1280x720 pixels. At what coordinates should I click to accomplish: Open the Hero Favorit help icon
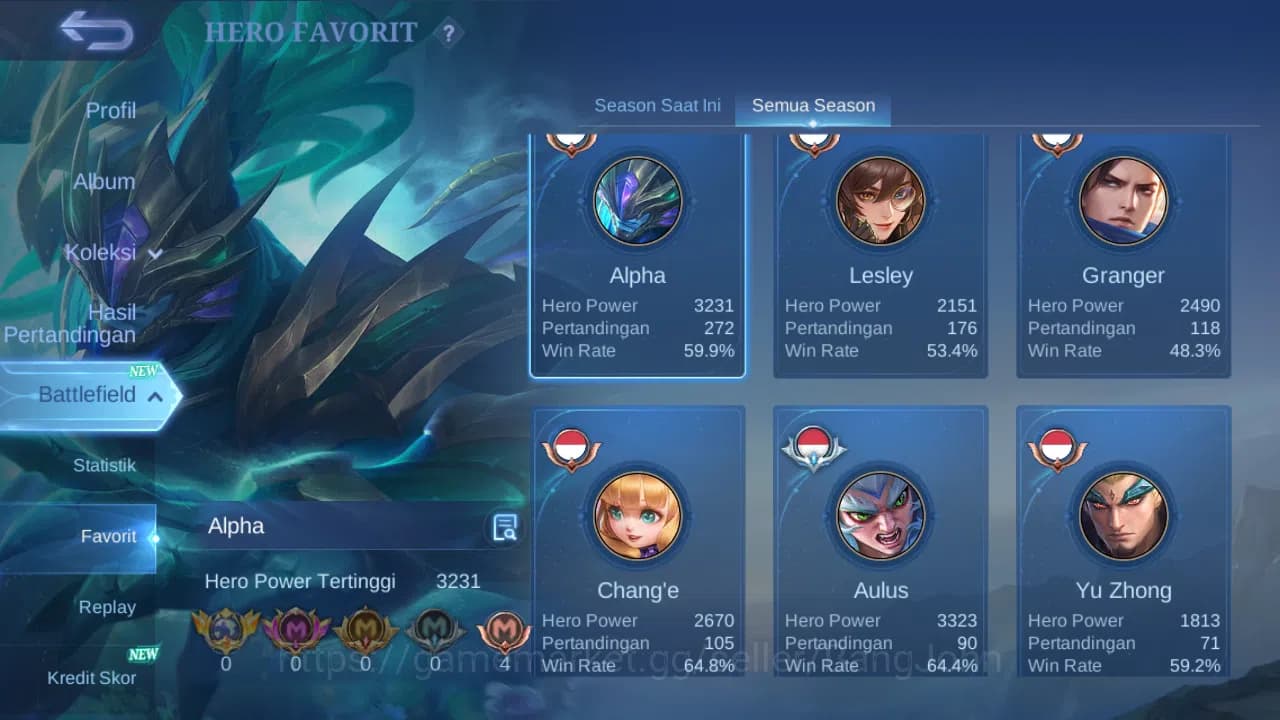point(449,33)
